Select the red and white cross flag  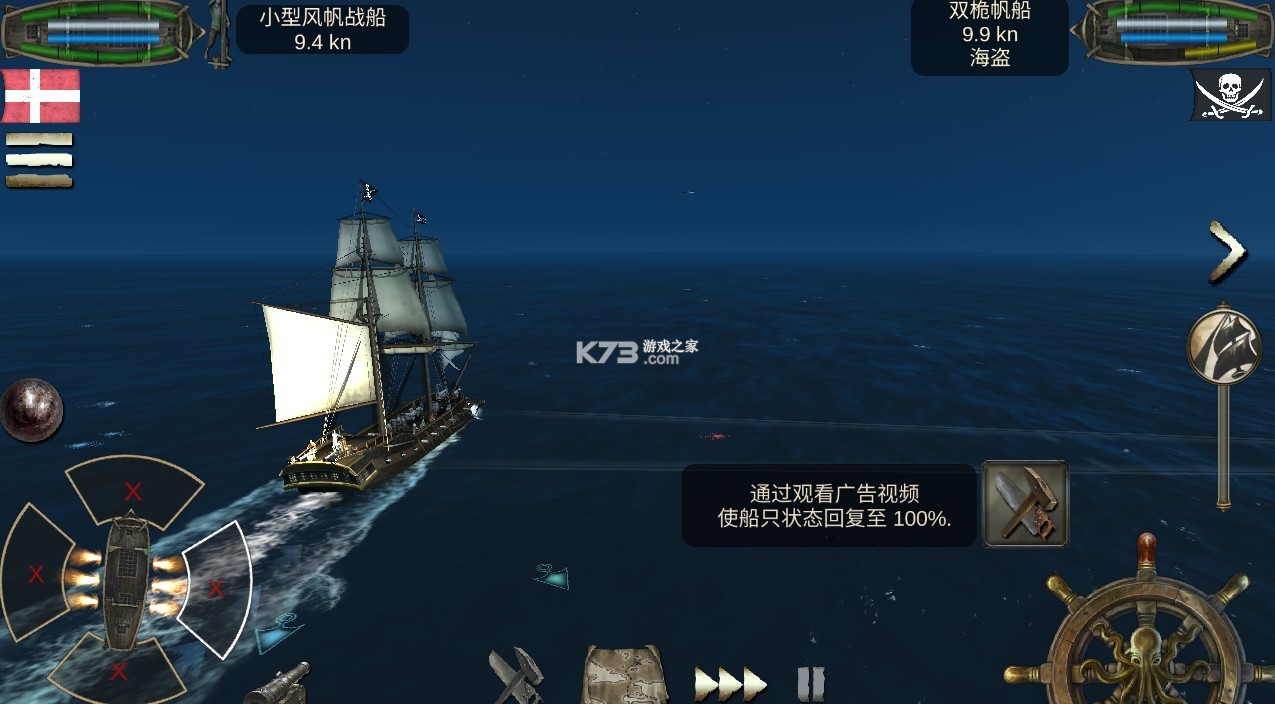coord(41,96)
